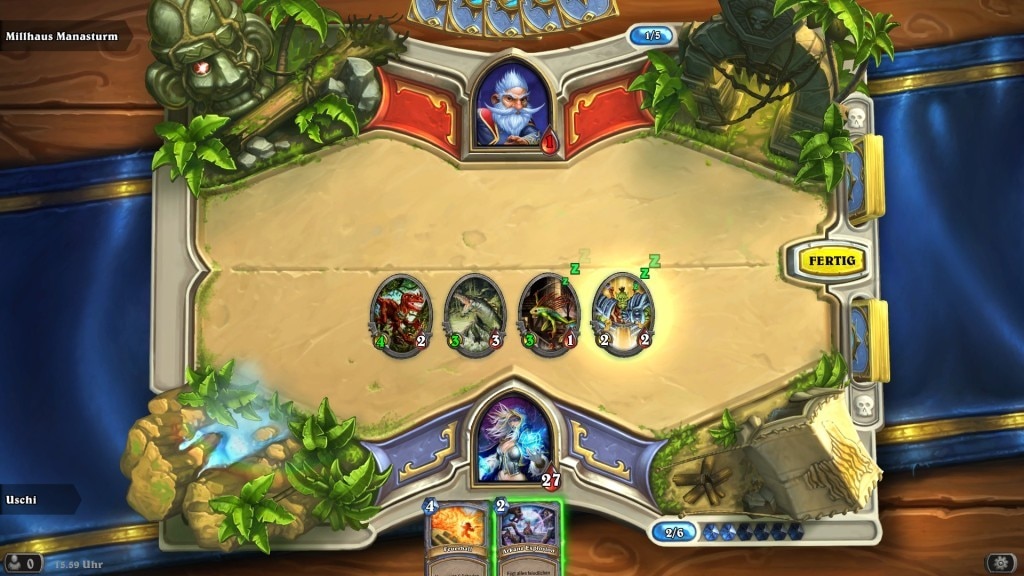Select the red raptor minion with 4 attack
This screenshot has height=576, width=1024.
click(401, 313)
